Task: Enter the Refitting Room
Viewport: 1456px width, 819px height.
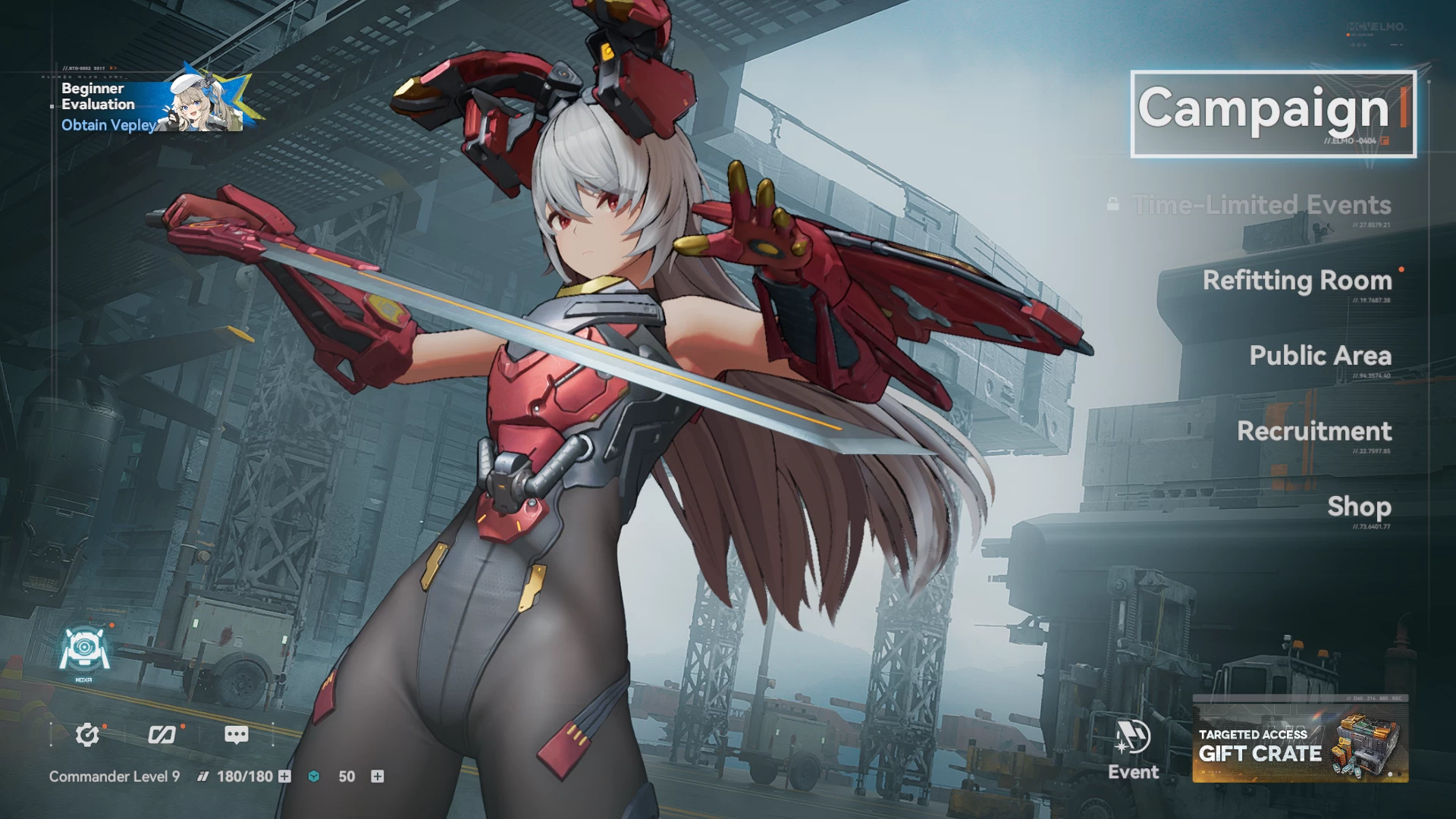Action: click(x=1297, y=281)
